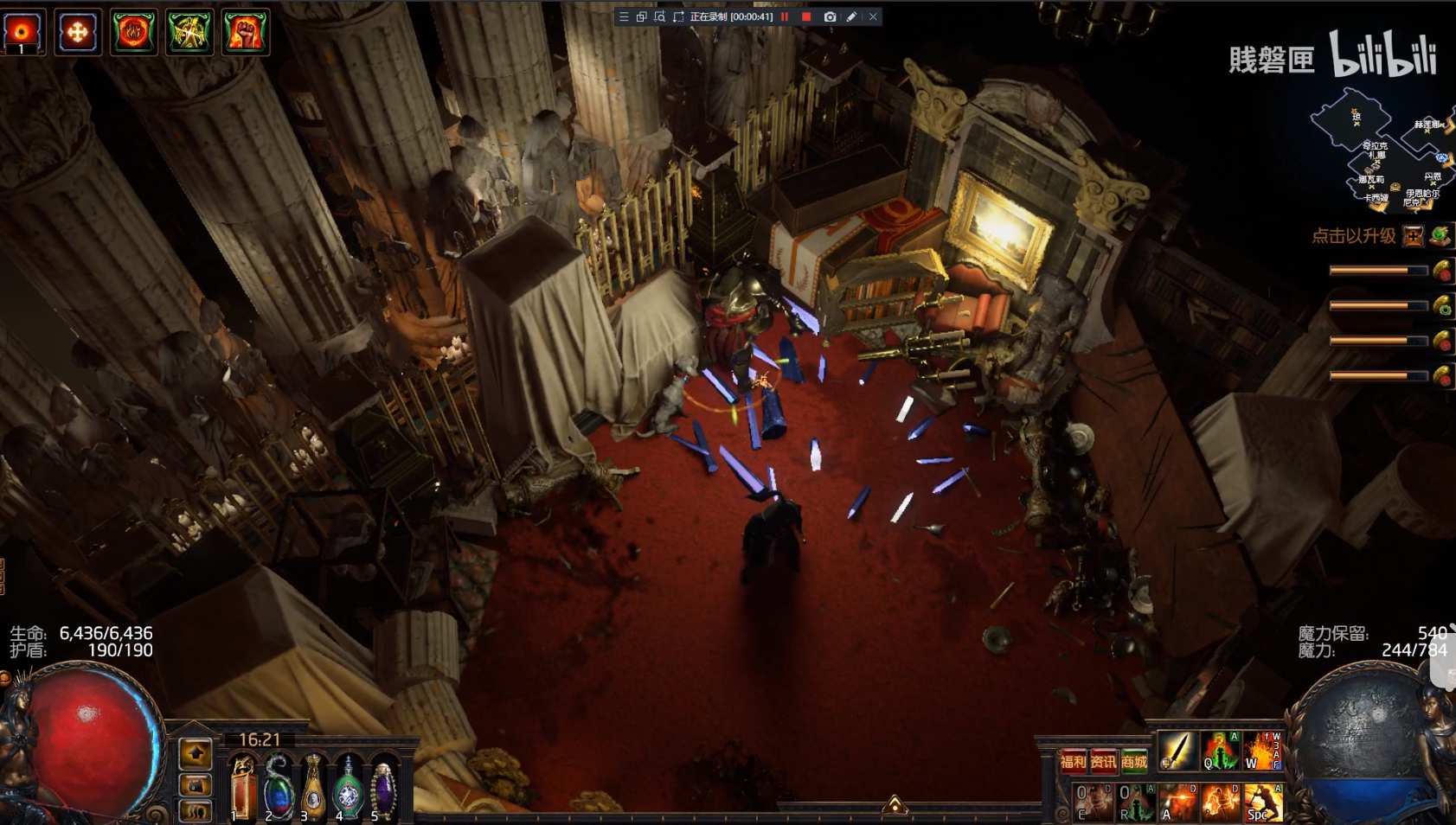Viewport: 1456px width, 825px height.
Task: Open the 资讯 news button
Action: tap(1103, 762)
